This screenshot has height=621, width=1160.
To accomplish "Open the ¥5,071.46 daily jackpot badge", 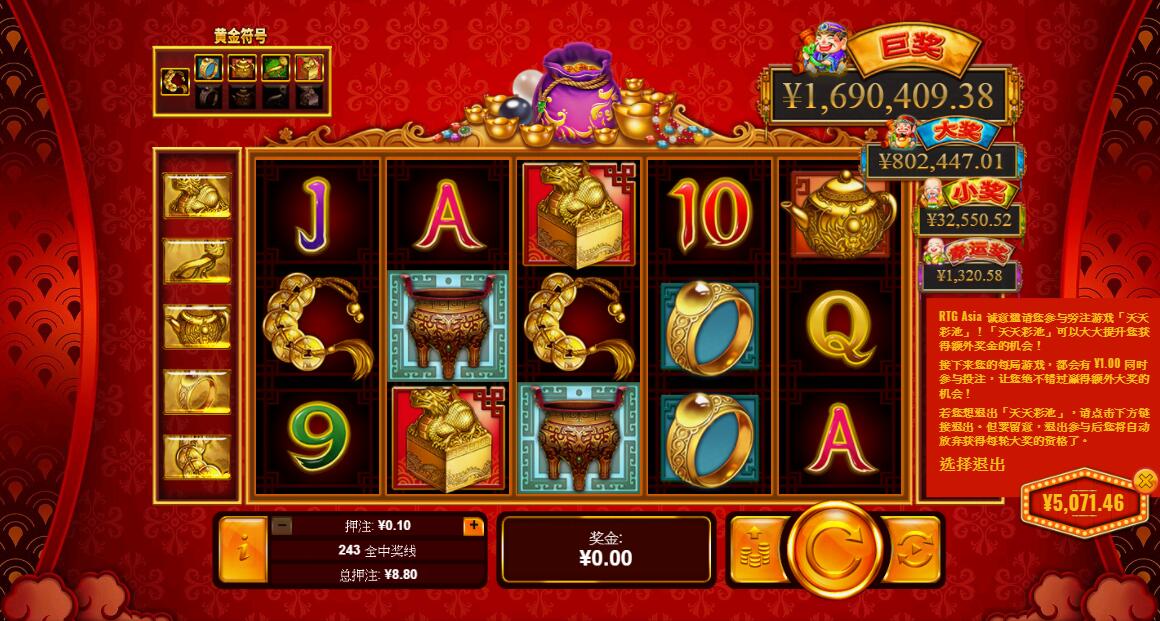I will pos(1083,503).
